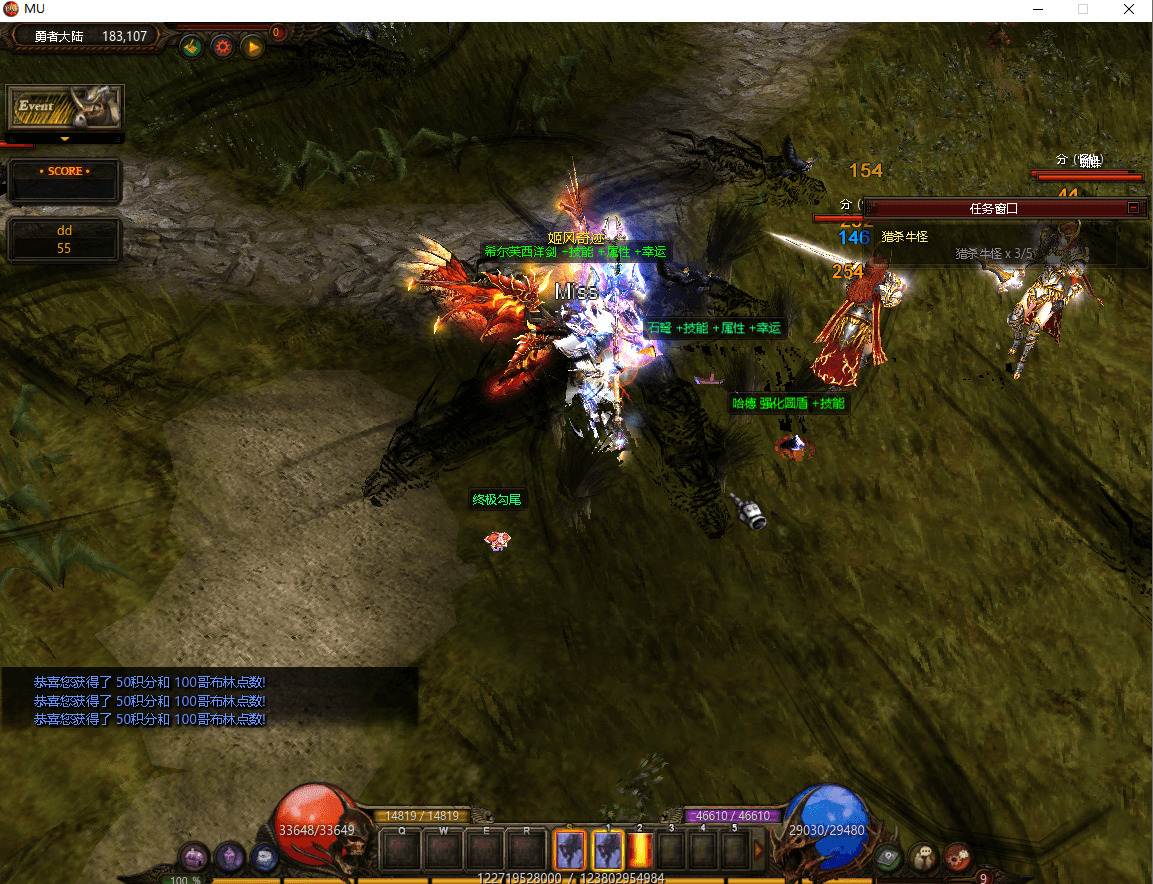Select the 猎杀牛怪 quest entry
This screenshot has height=884, width=1153.
pos(905,237)
